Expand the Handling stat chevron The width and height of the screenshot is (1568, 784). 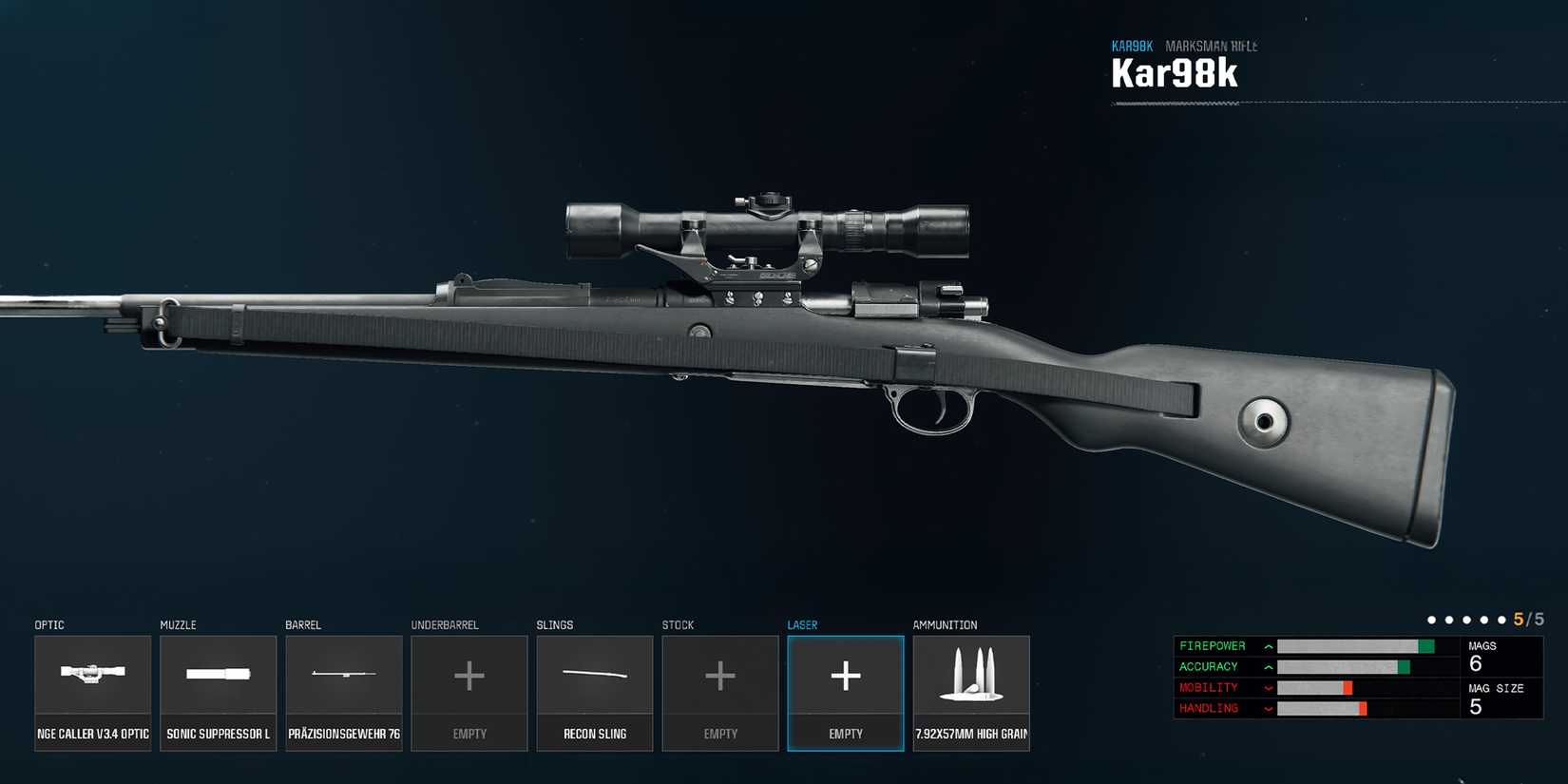[1267, 708]
